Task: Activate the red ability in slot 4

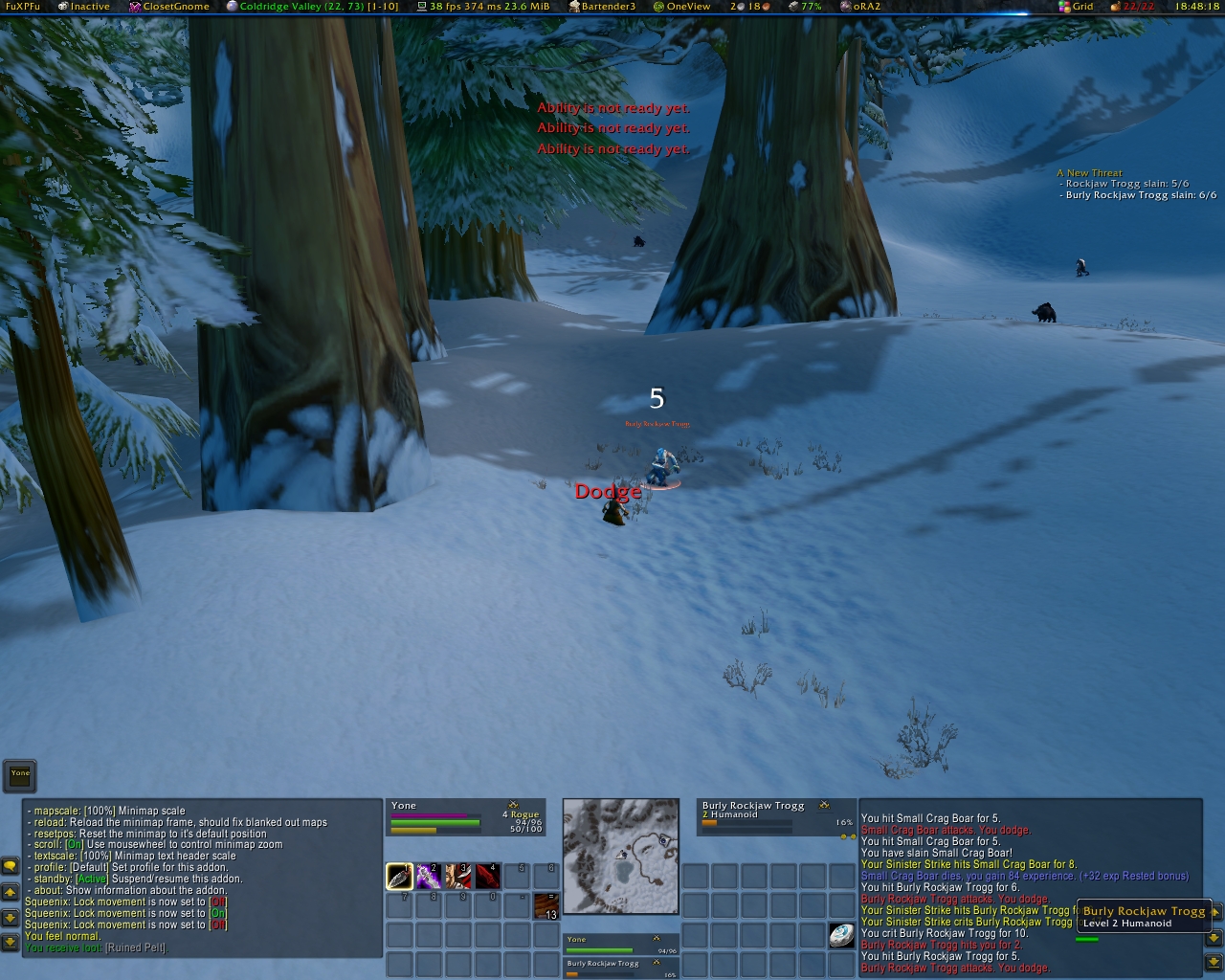Action: click(x=488, y=876)
